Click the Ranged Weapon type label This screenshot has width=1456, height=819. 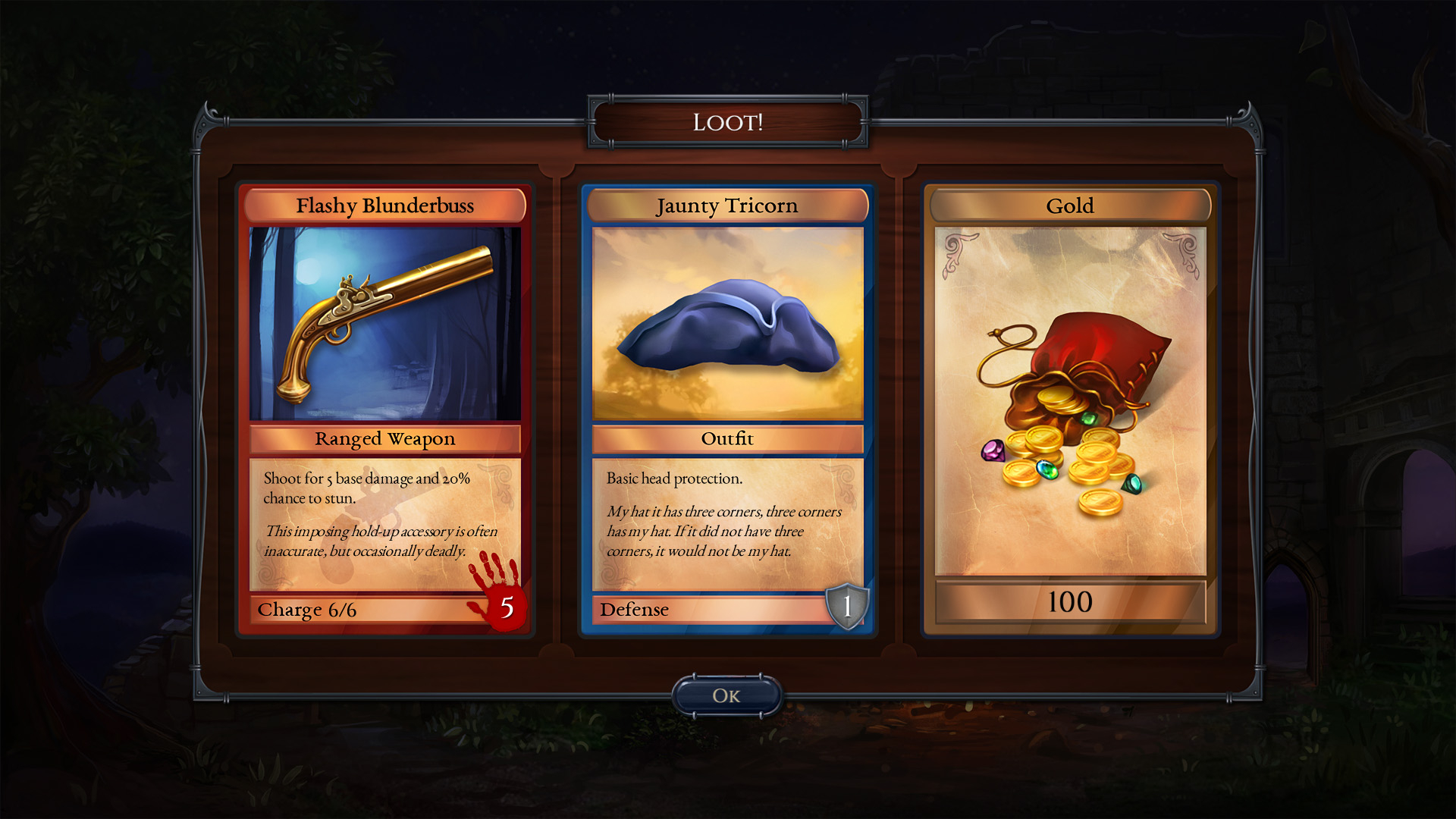pyautogui.click(x=383, y=438)
